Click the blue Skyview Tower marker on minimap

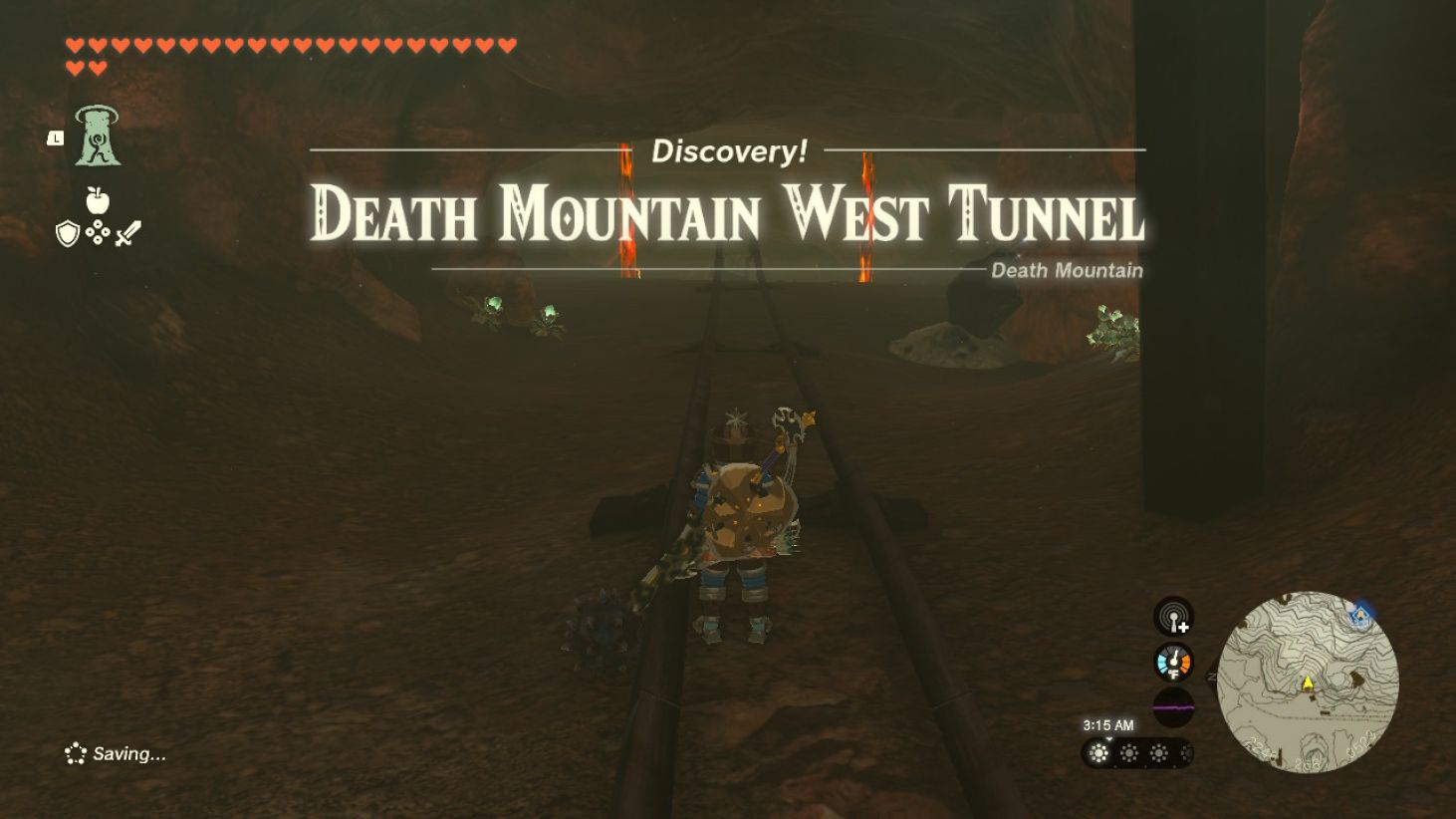pos(1362,617)
